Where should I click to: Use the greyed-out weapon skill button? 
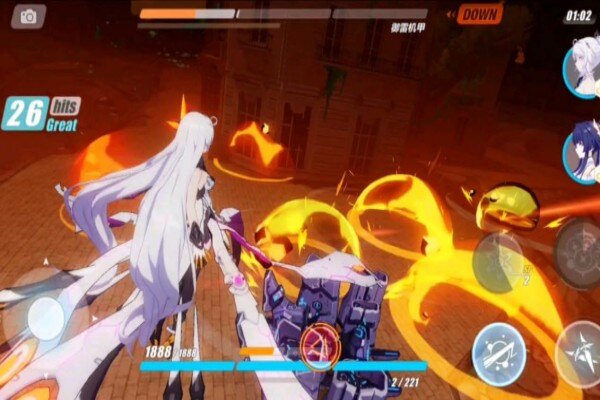tap(498, 262)
